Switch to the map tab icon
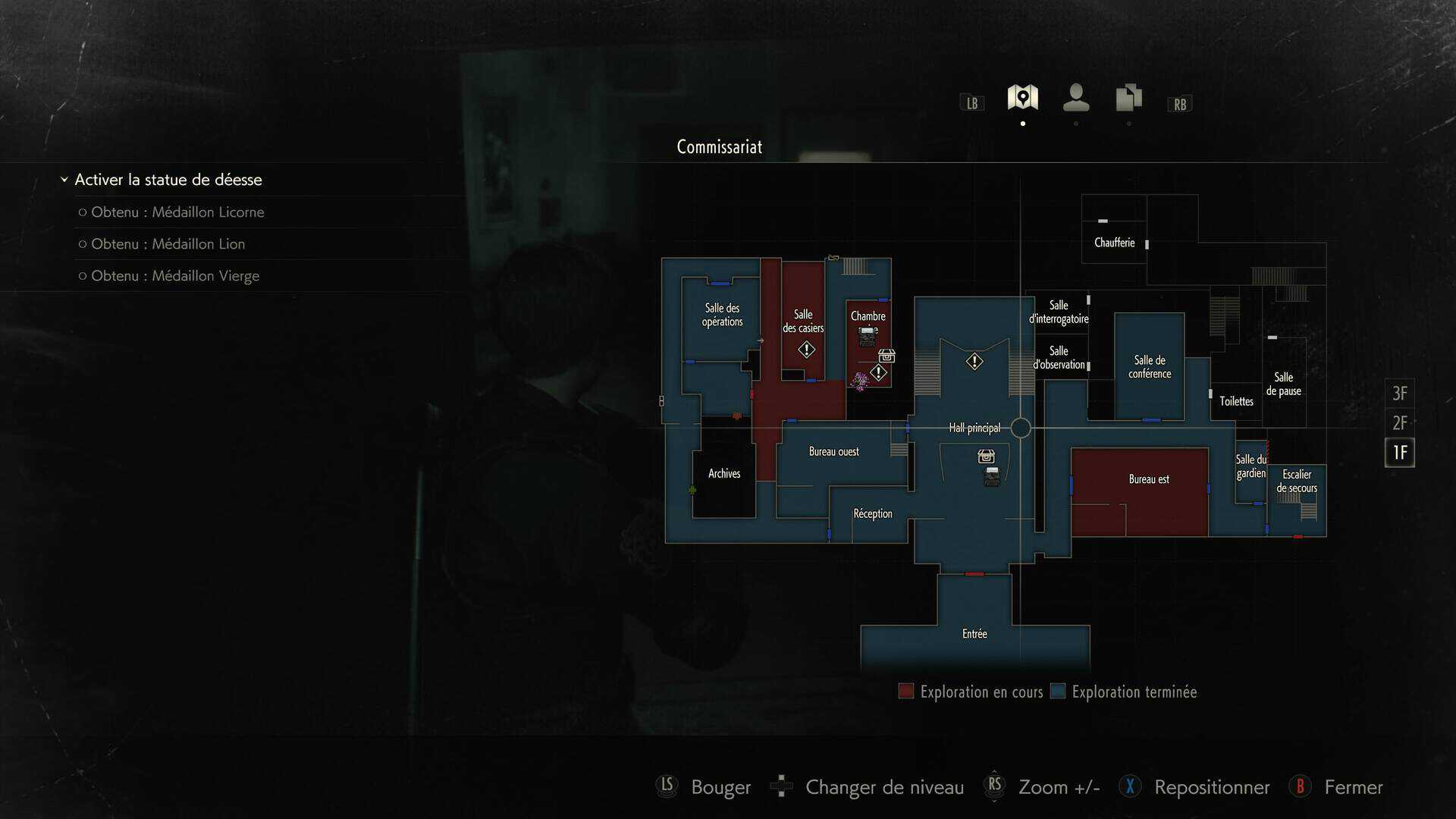This screenshot has width=1456, height=819. [1022, 98]
